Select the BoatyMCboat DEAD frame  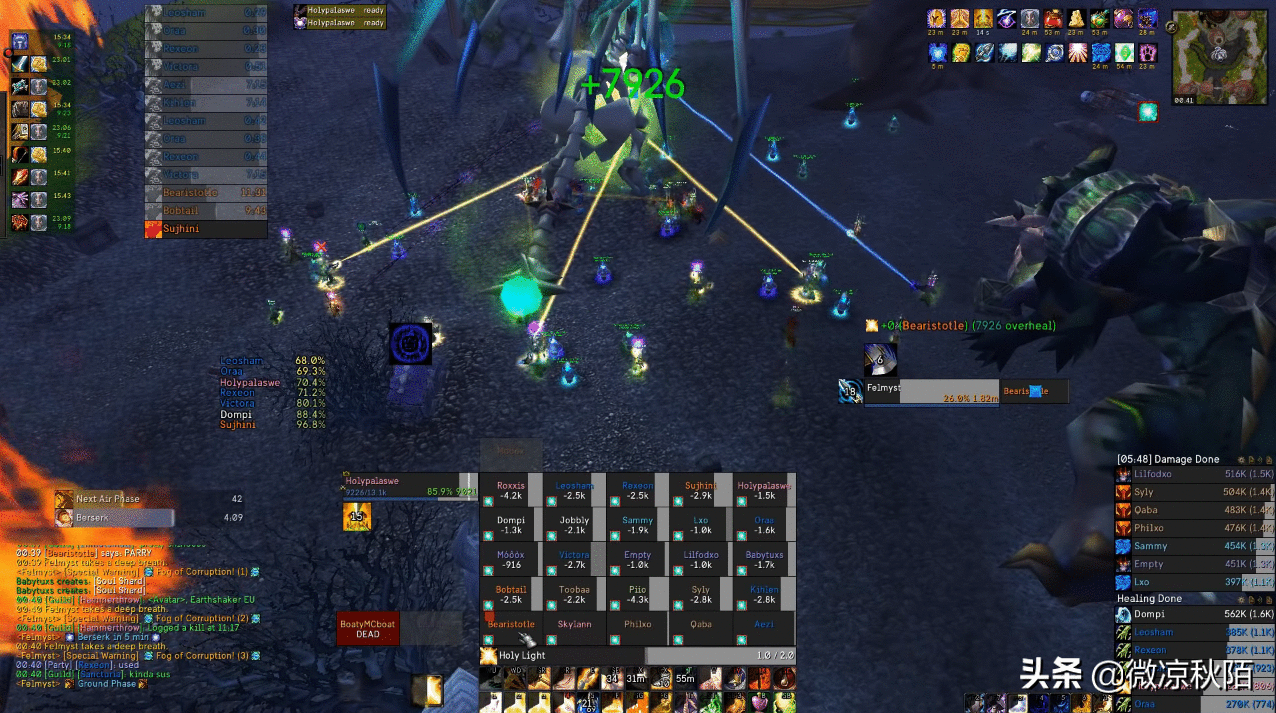tap(367, 628)
